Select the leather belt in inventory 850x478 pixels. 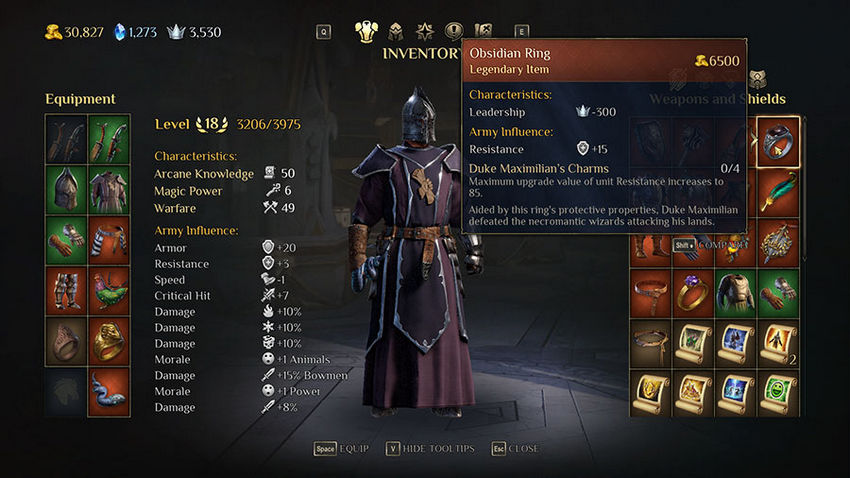tap(650, 293)
